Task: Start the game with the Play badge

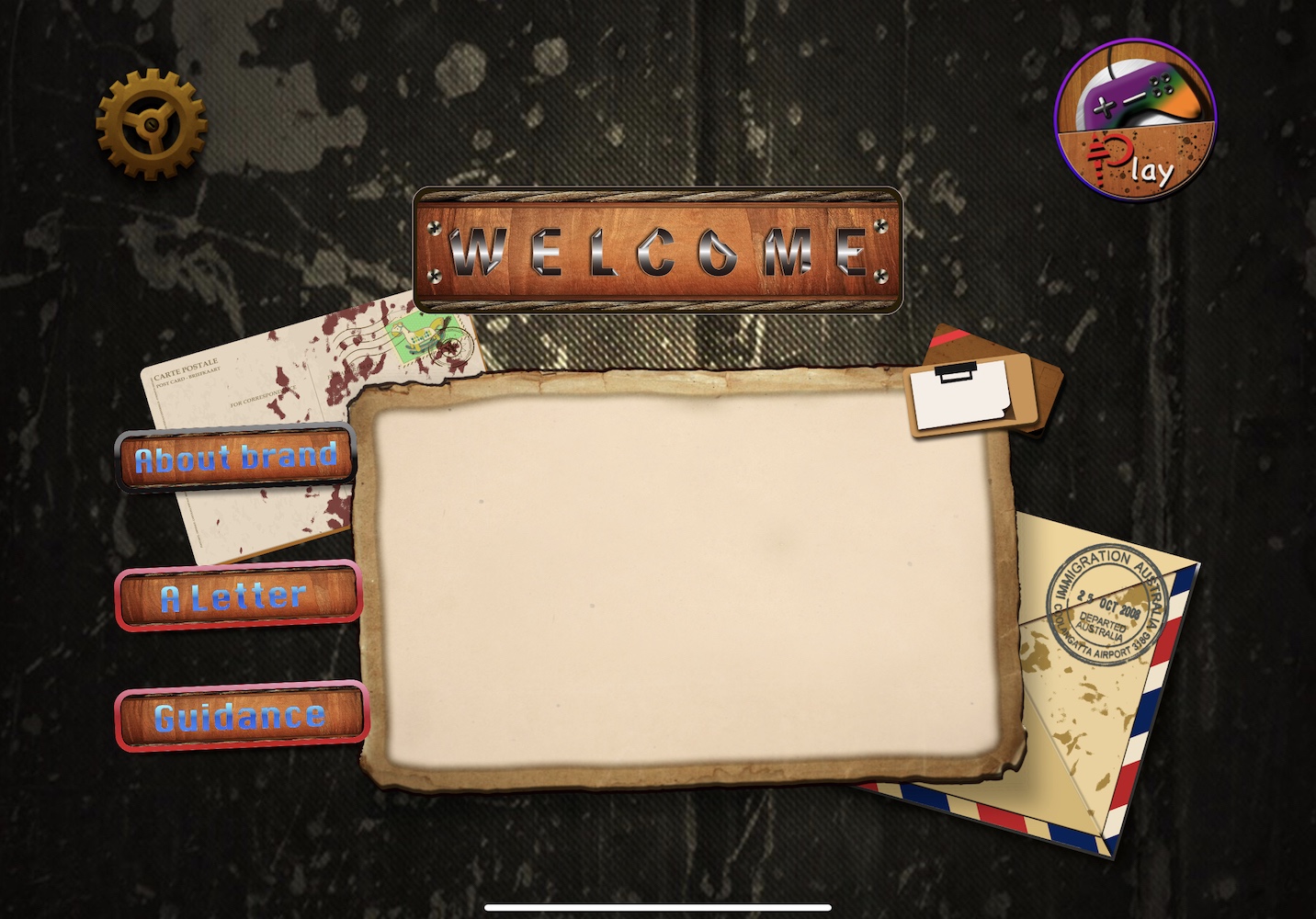Action: point(1135,120)
